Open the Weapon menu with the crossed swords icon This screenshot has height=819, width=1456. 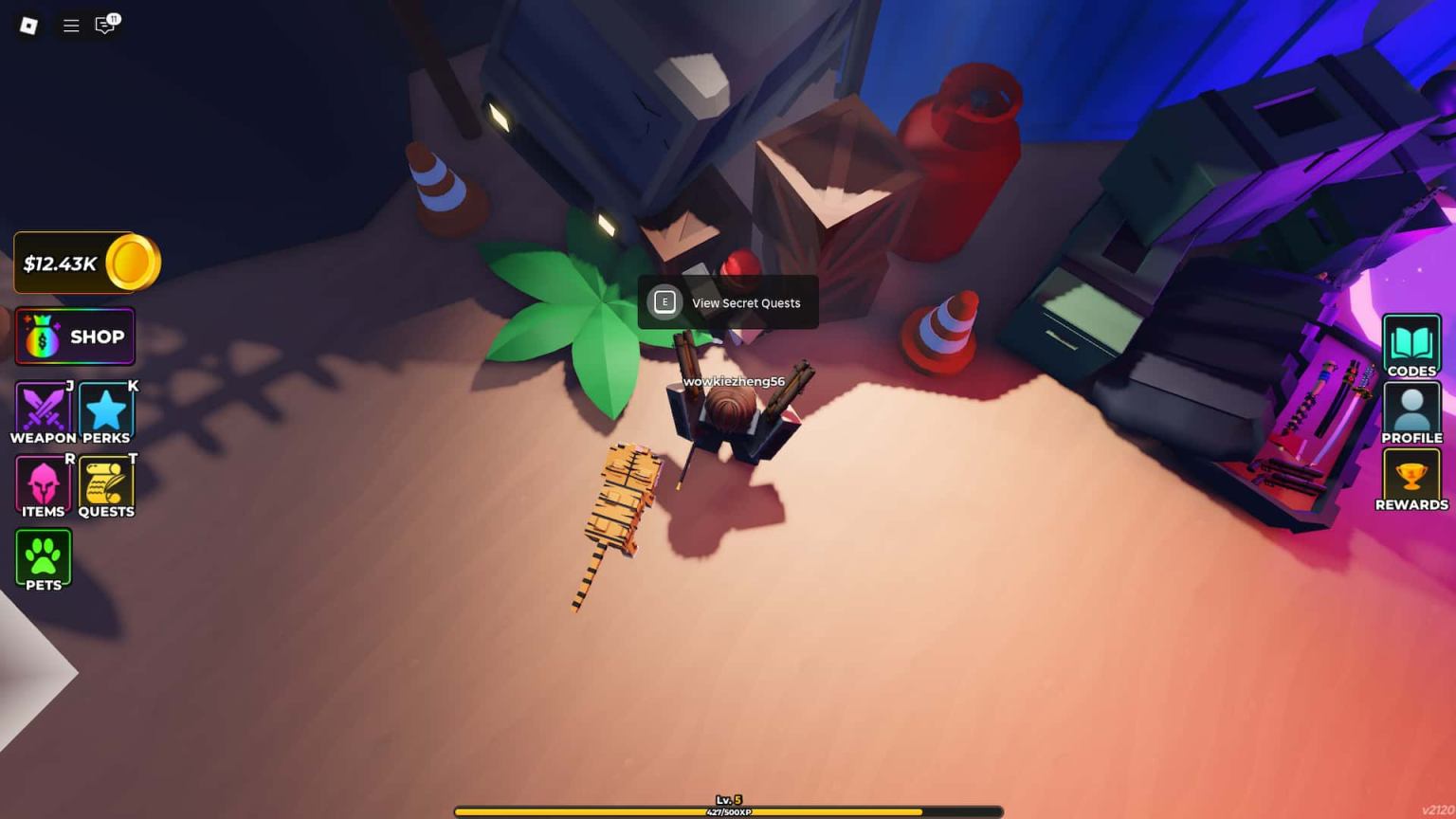43,409
